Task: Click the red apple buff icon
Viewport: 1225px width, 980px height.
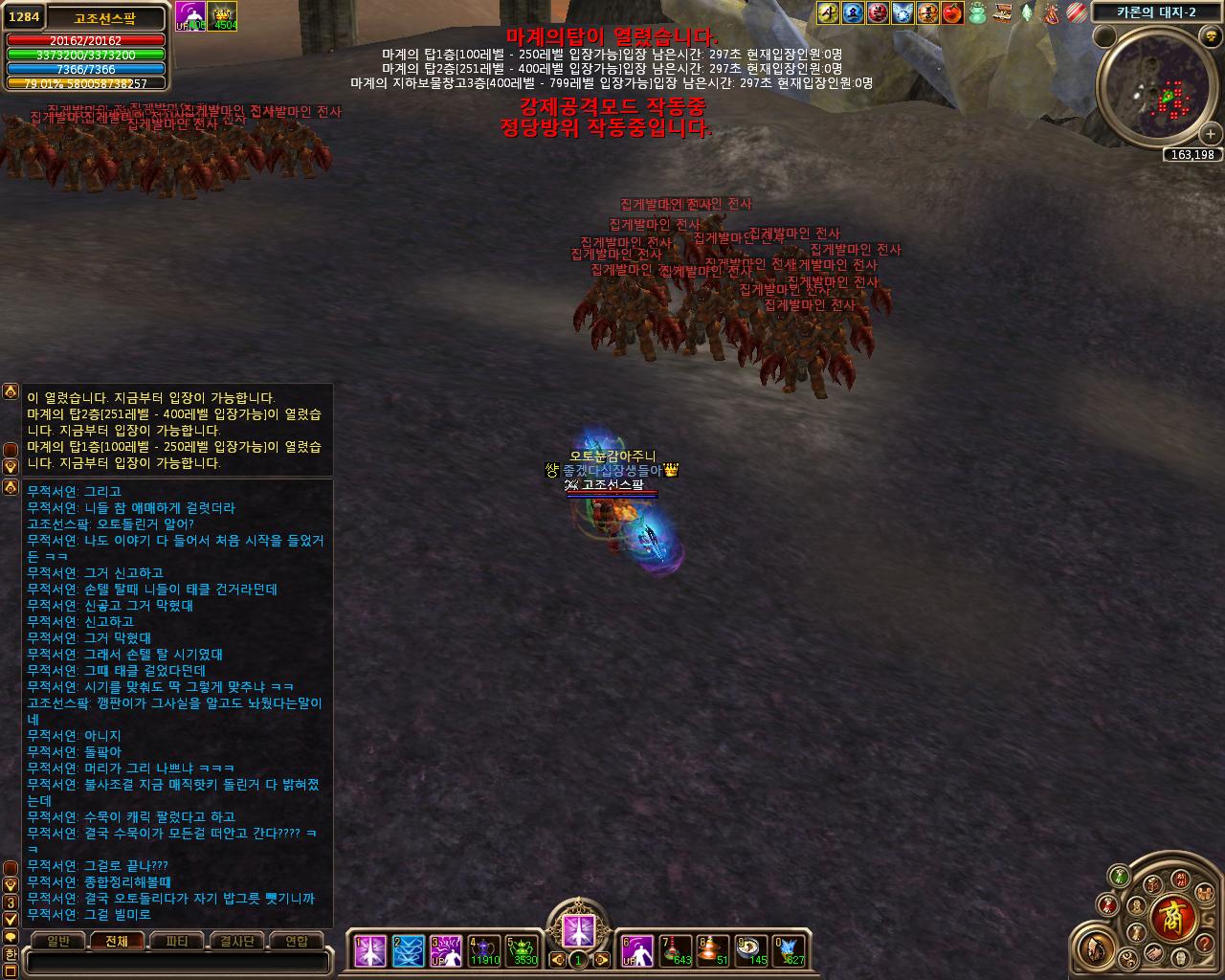Action: click(952, 12)
